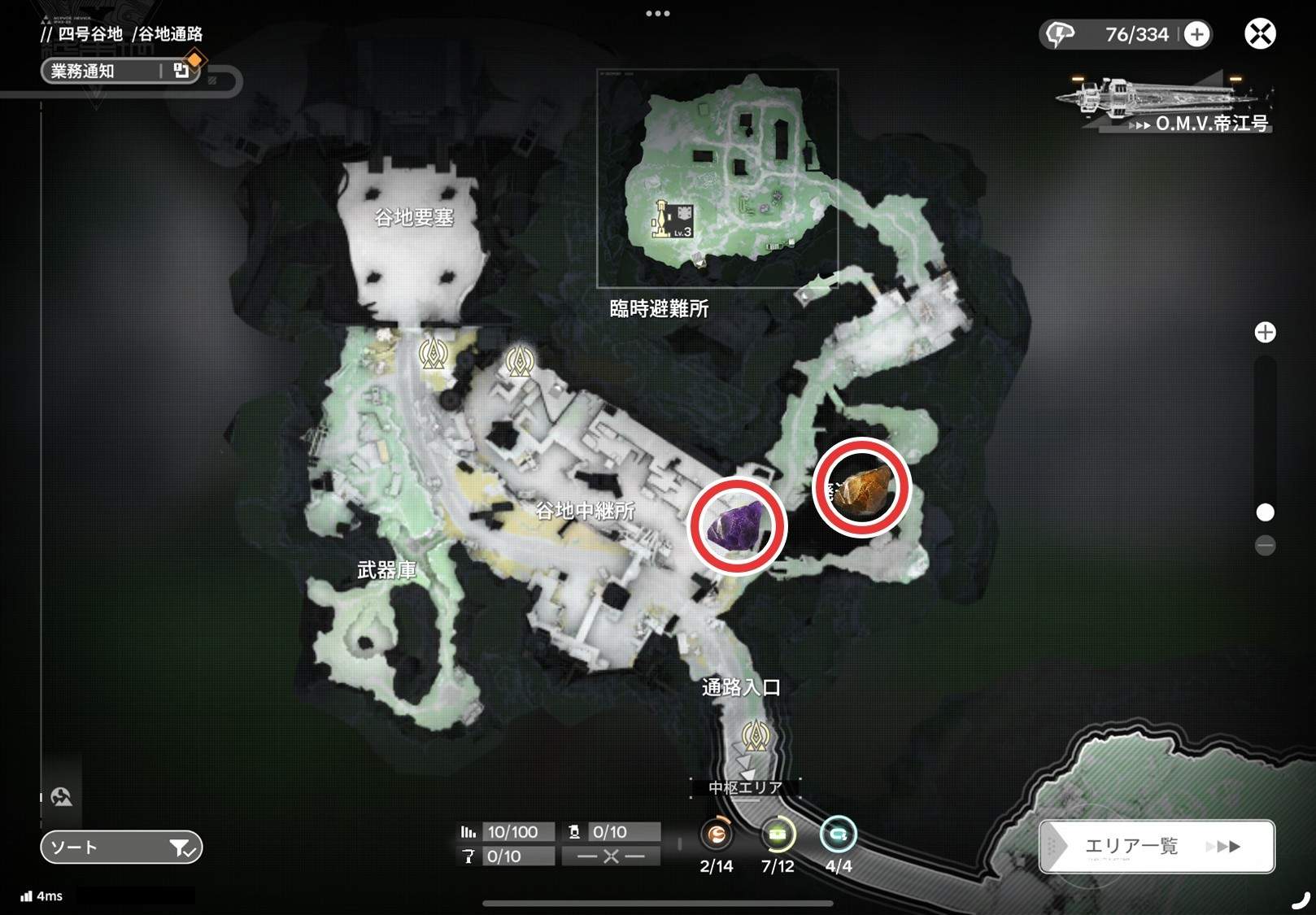Select the Lv.3 facility marker in 臨時避難所
Screen dimensions: 1316x915
point(674,220)
